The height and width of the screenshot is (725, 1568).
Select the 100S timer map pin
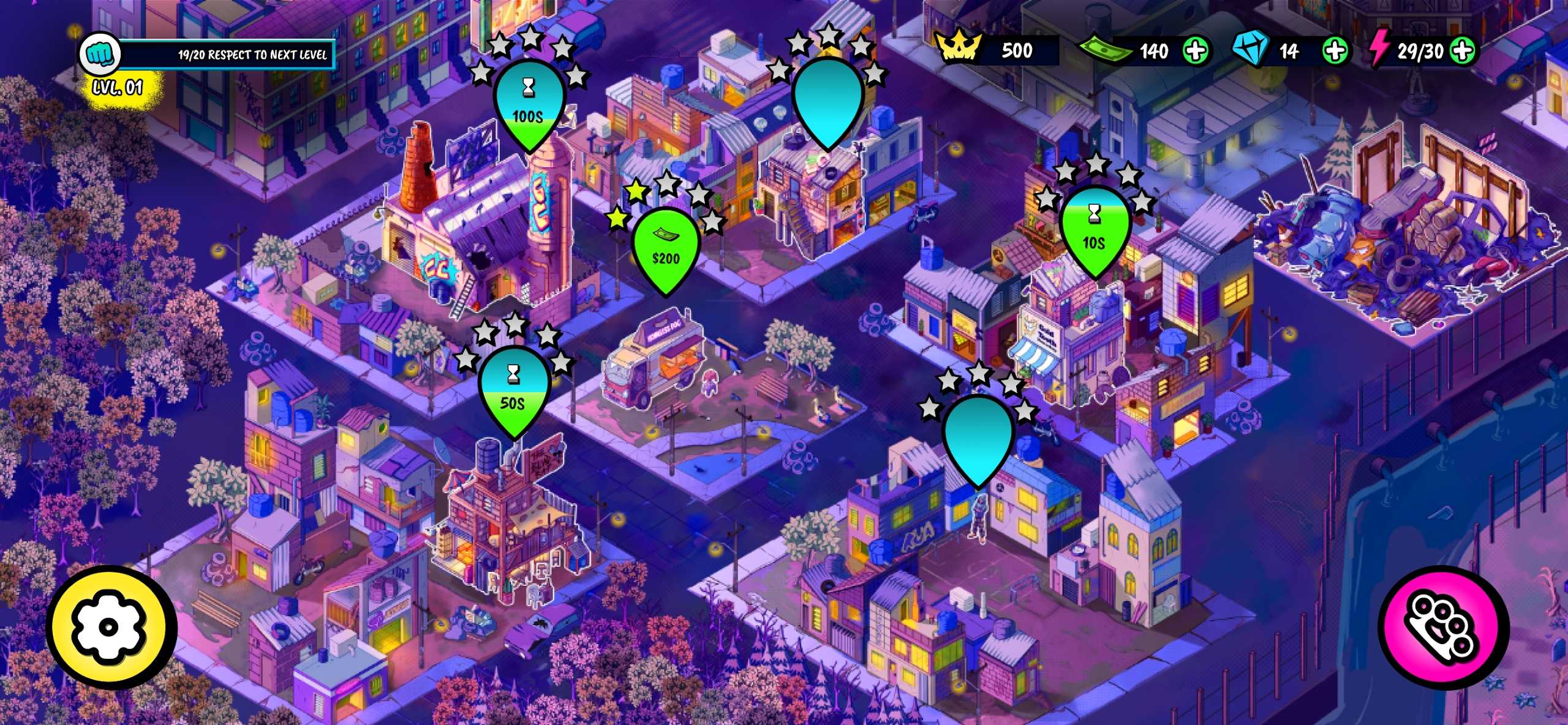528,104
